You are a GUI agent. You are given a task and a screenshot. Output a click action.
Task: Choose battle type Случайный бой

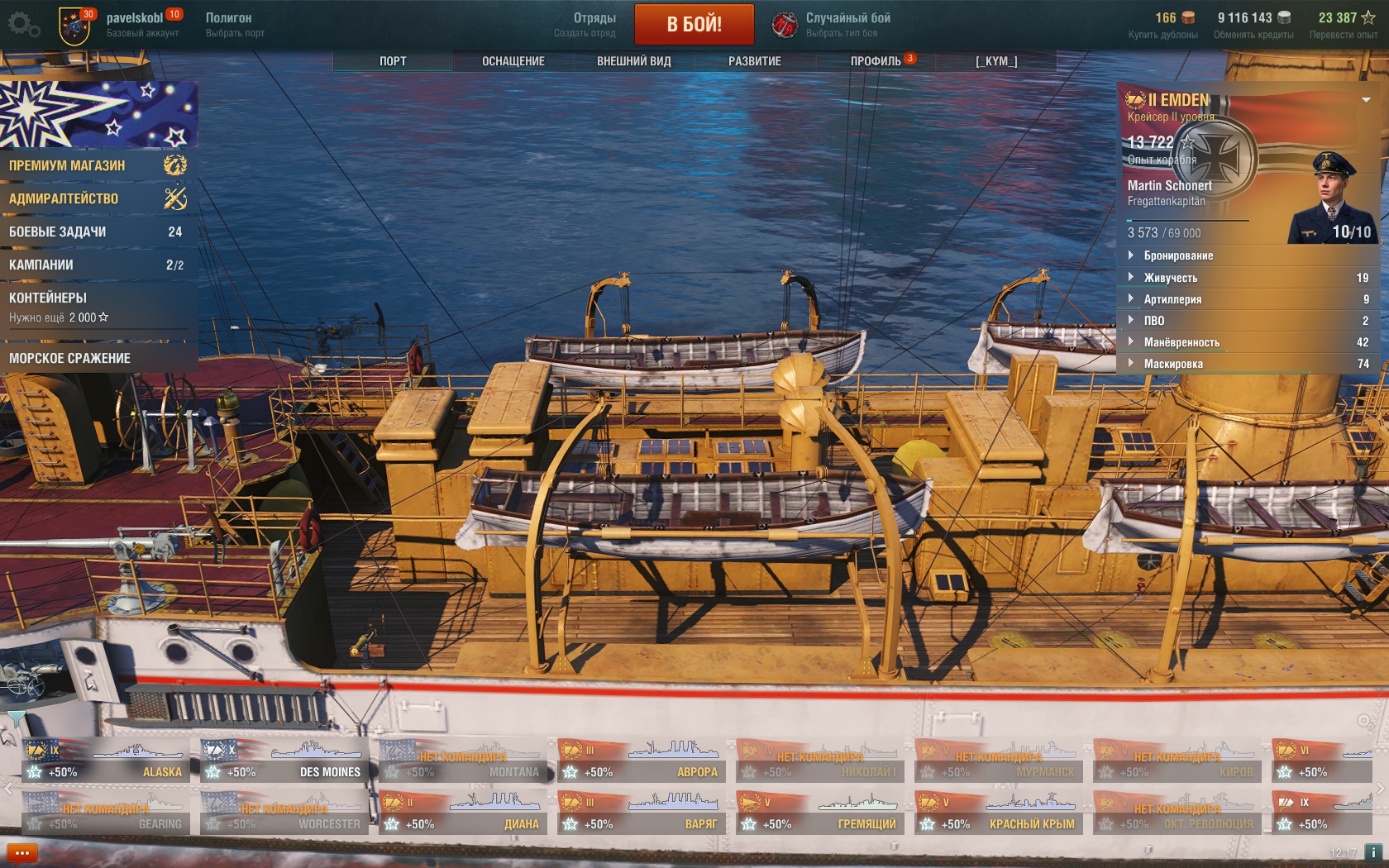pos(833,25)
